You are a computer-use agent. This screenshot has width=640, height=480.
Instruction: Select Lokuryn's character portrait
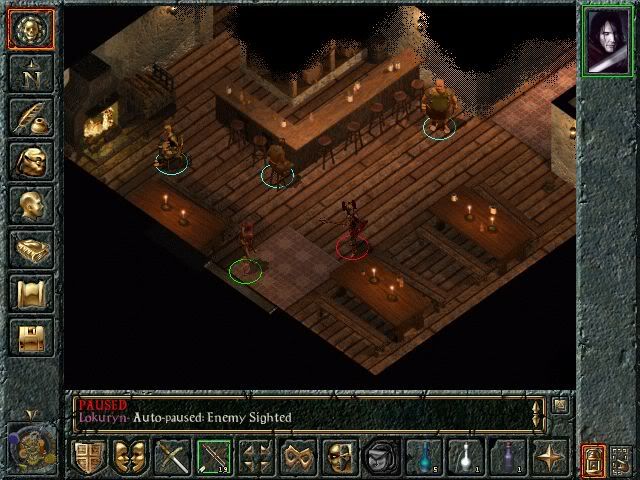pyautogui.click(x=607, y=40)
